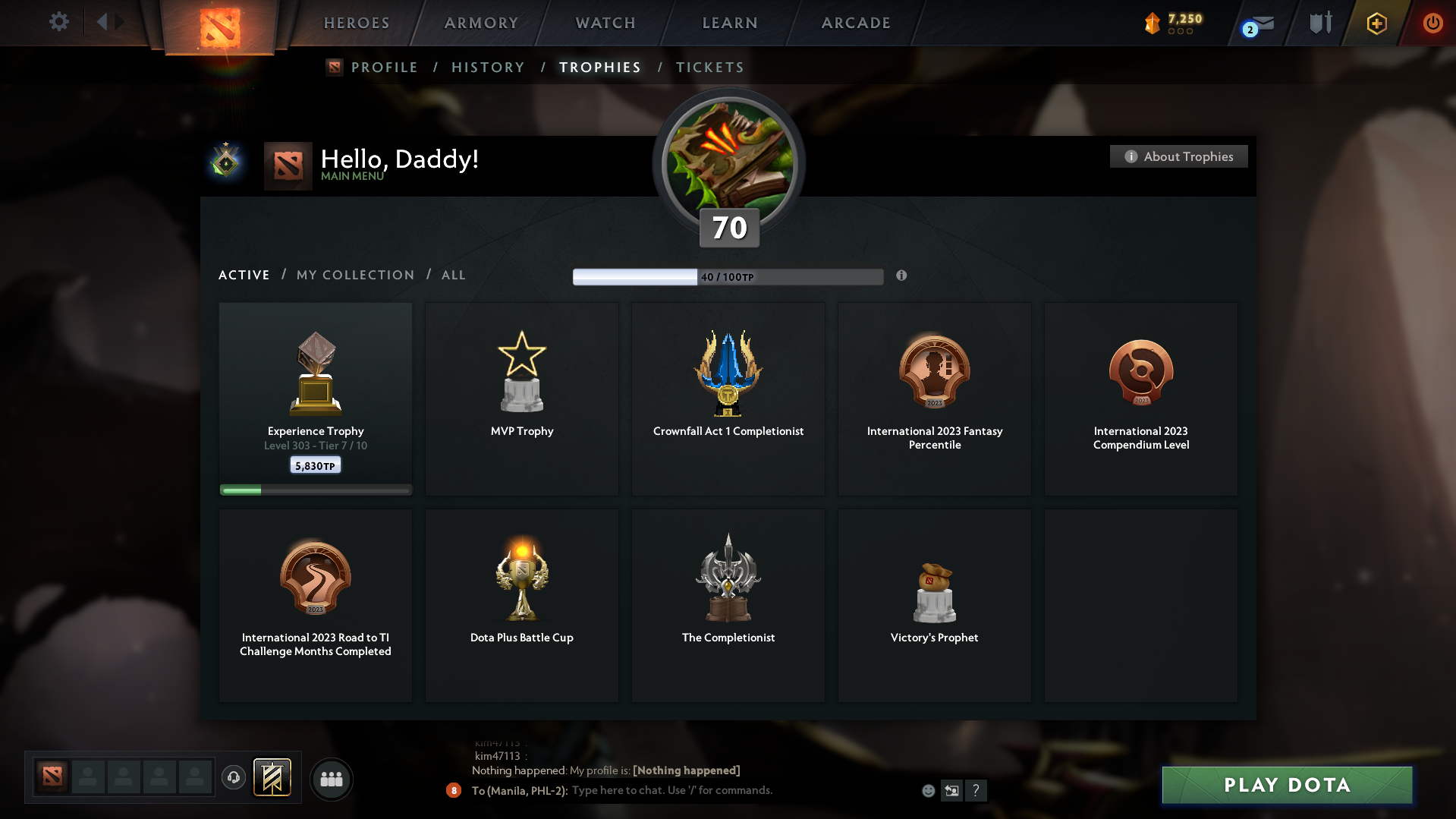Open the Dota Plus swords icon
This screenshot has width=1456, height=819.
coord(1319,22)
